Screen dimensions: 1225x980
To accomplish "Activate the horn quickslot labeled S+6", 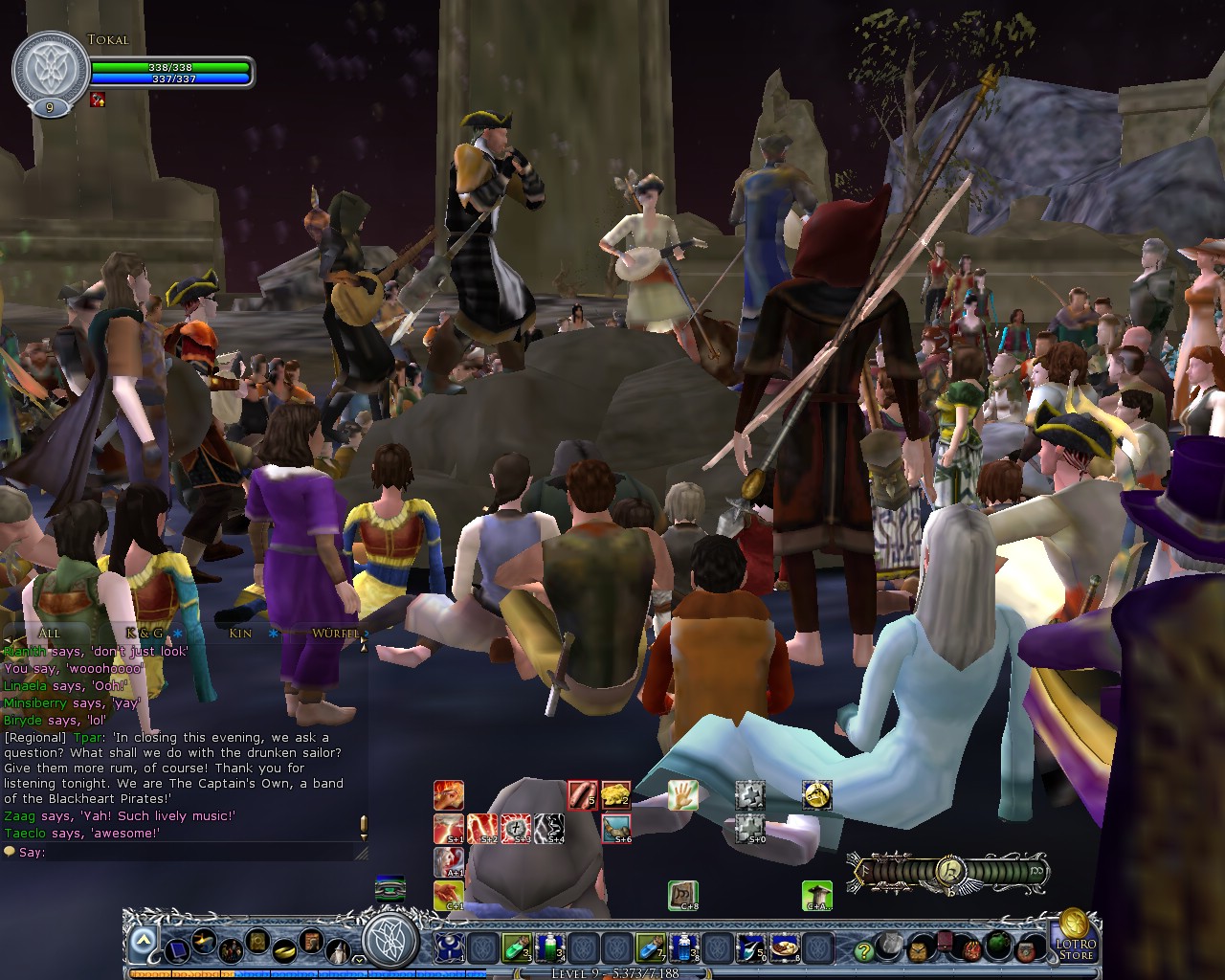I will (617, 829).
